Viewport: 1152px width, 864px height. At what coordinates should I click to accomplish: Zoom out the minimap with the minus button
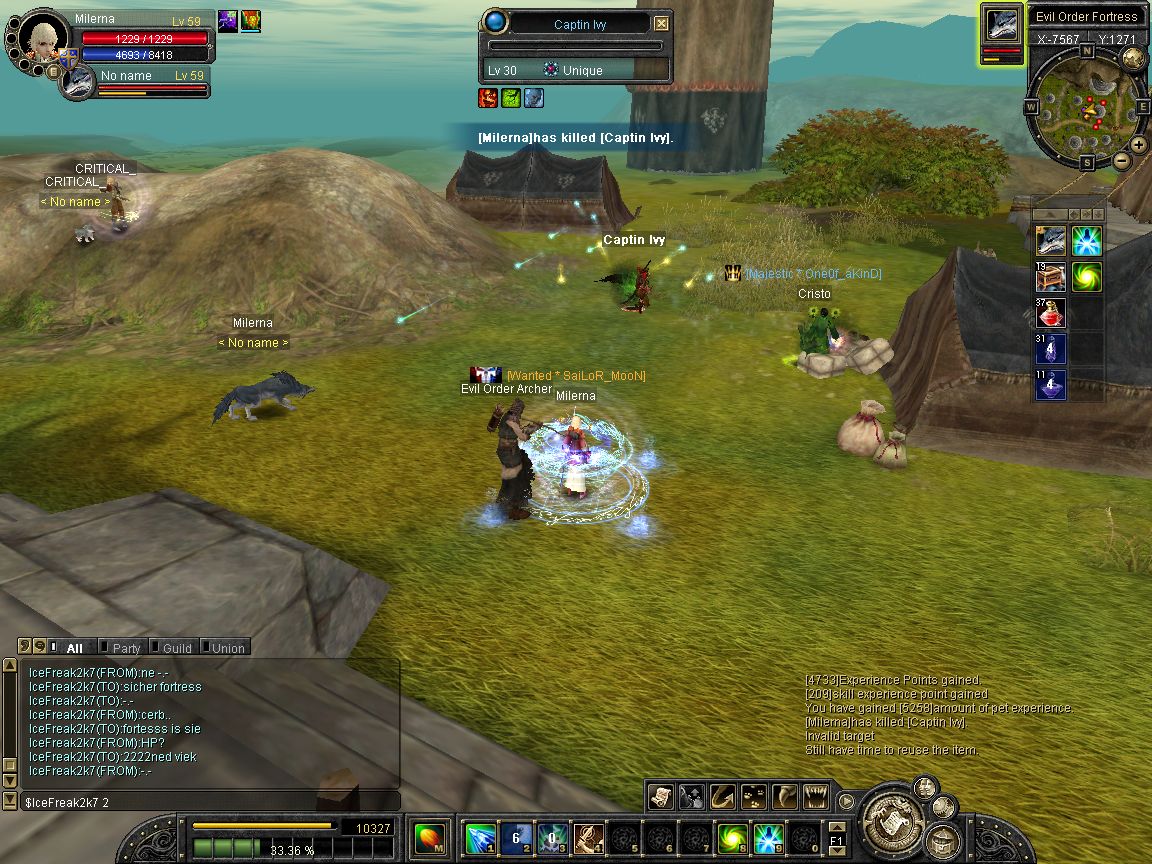click(x=1122, y=160)
